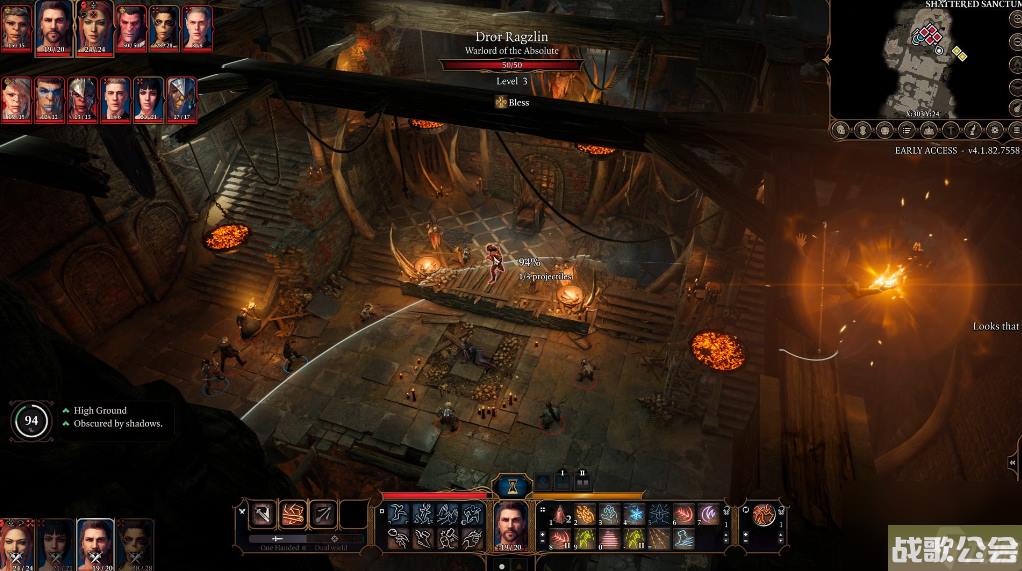Activate the purple crescent spell icon
This screenshot has width=1022, height=571.
pyautogui.click(x=709, y=514)
